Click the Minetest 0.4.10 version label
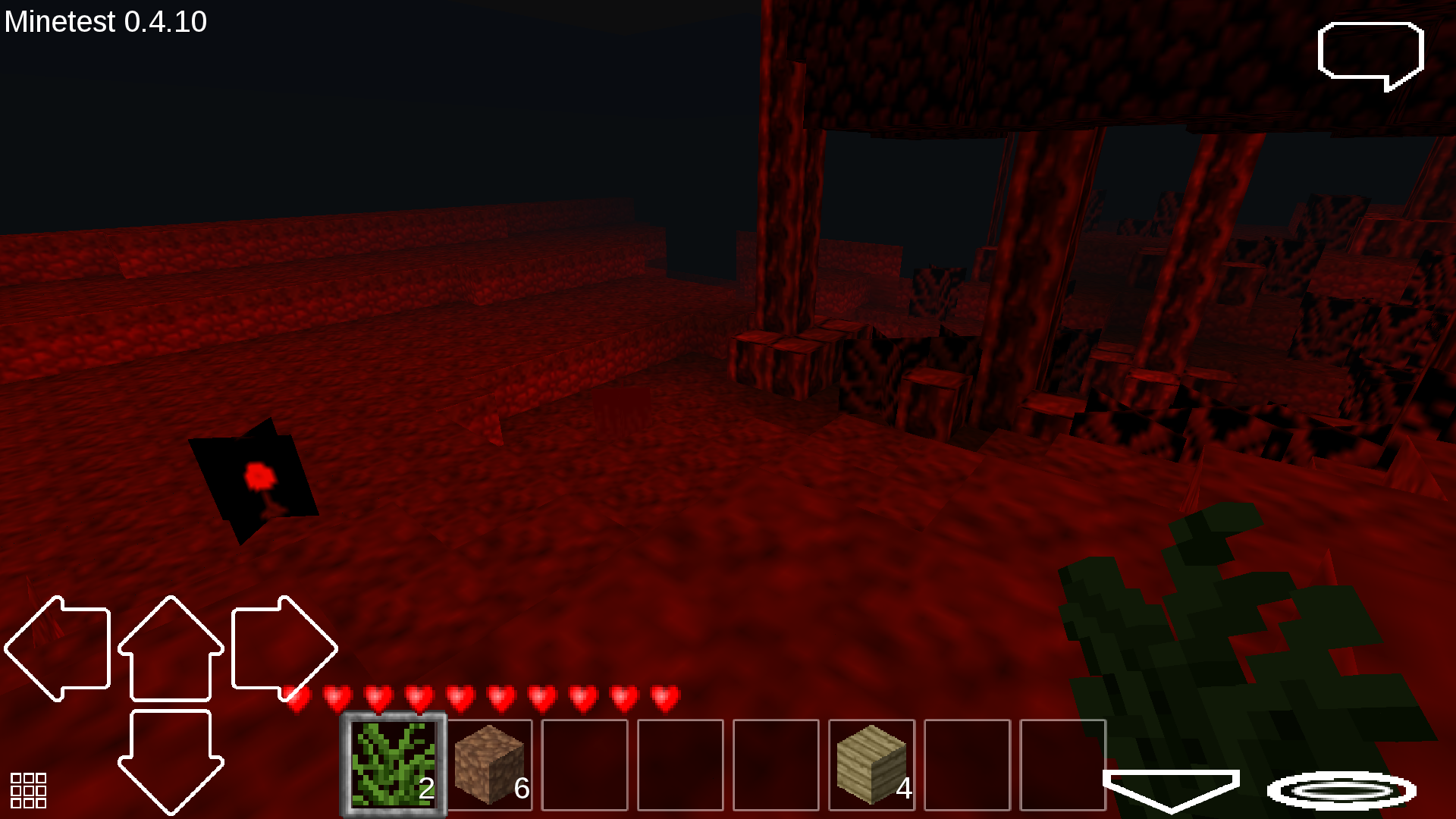The height and width of the screenshot is (819, 1456). click(x=104, y=21)
